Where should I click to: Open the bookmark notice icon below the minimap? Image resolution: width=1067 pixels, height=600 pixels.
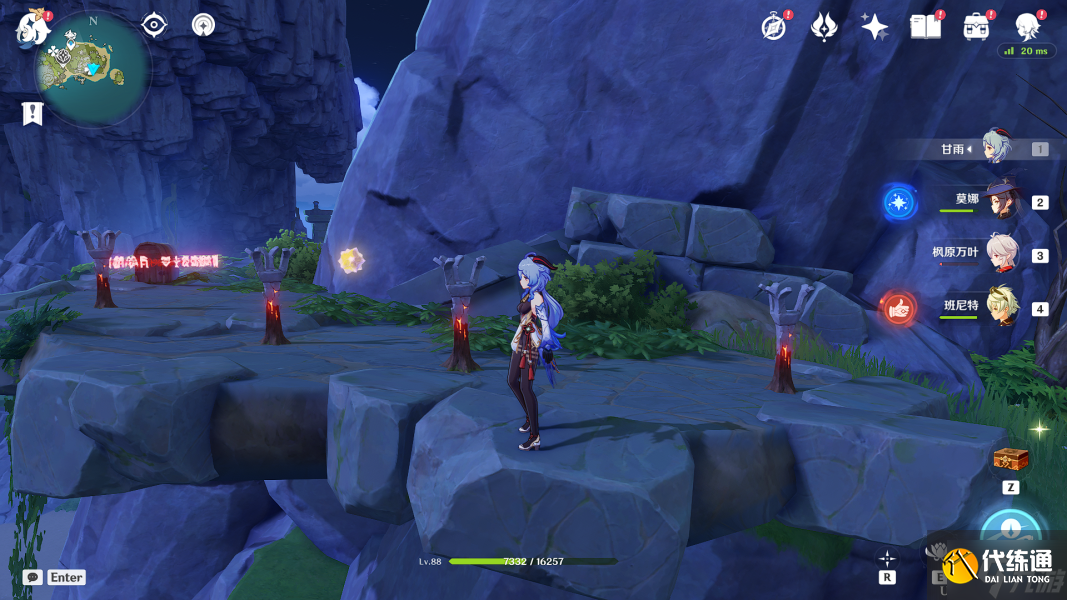point(33,113)
